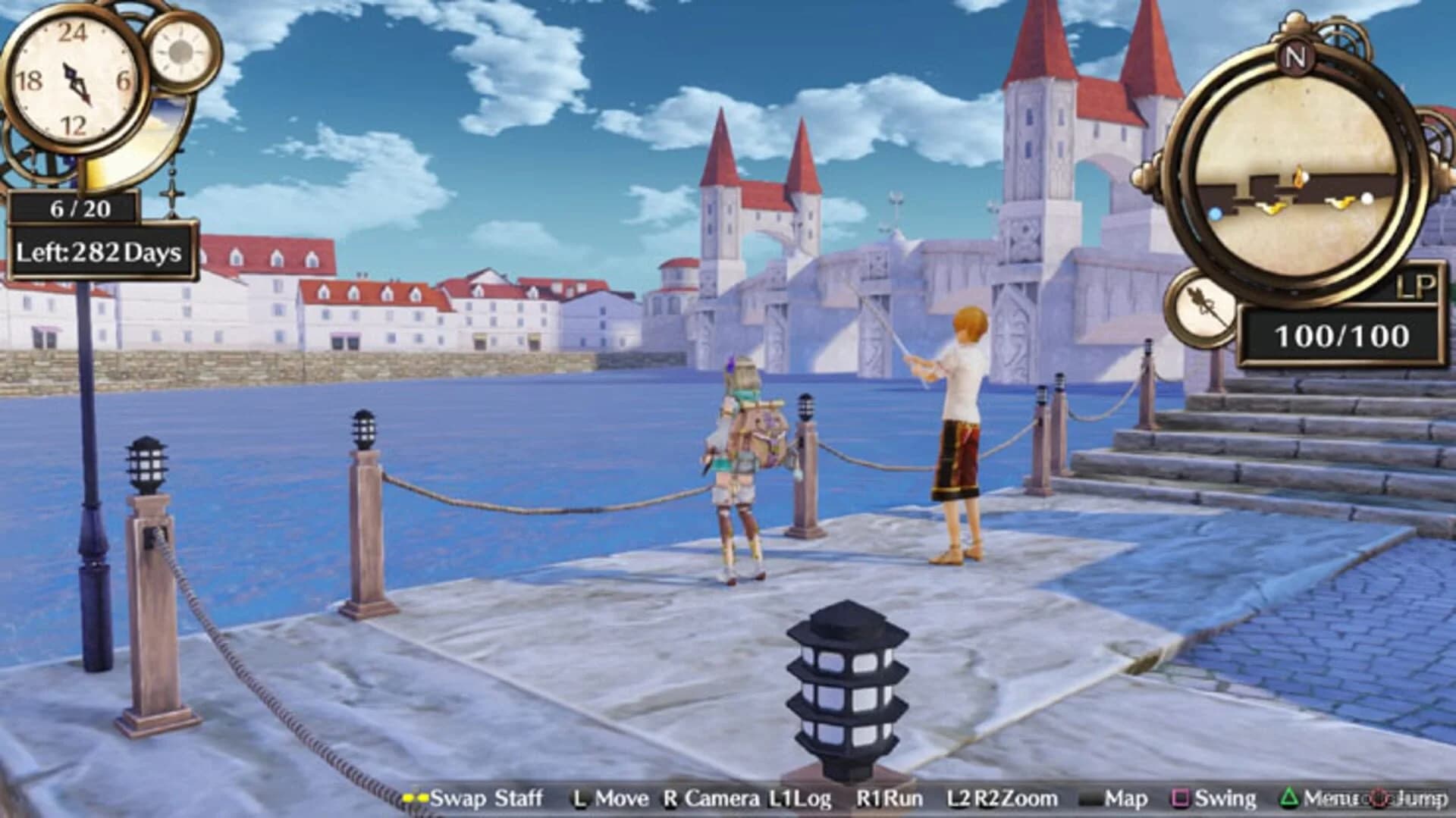Click the triangle Menu icon in the control bar
Screen dimensions: 1456x818
[x=1289, y=798]
